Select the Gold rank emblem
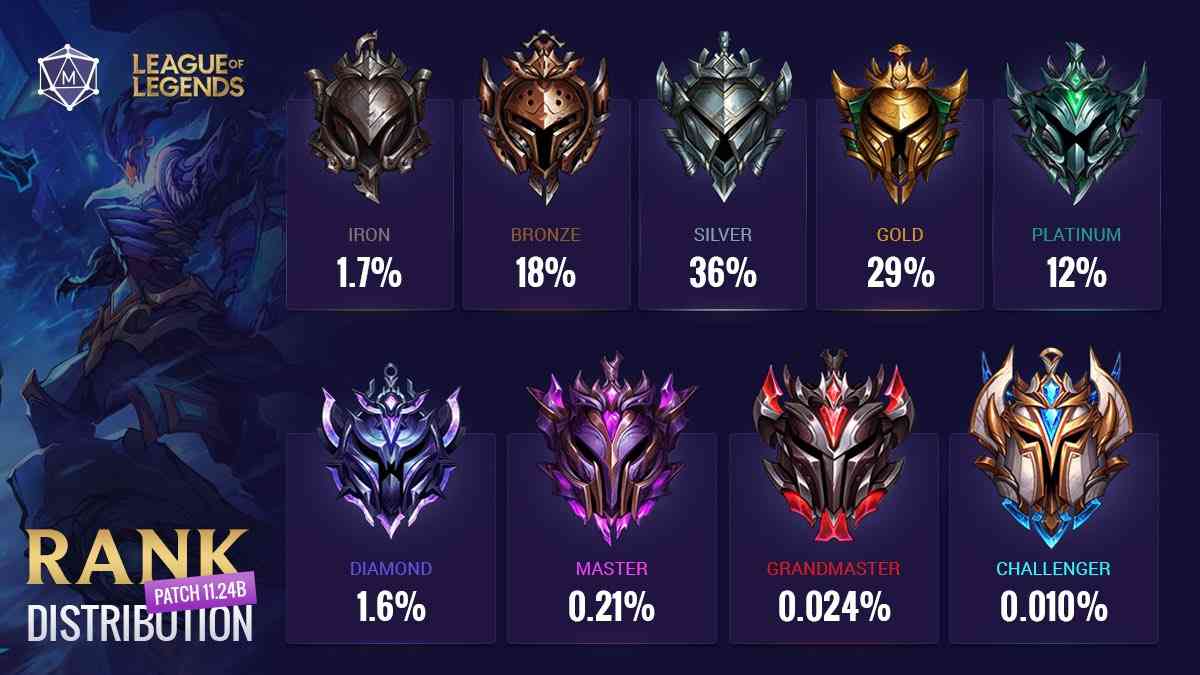The width and height of the screenshot is (1200, 675). tap(899, 120)
